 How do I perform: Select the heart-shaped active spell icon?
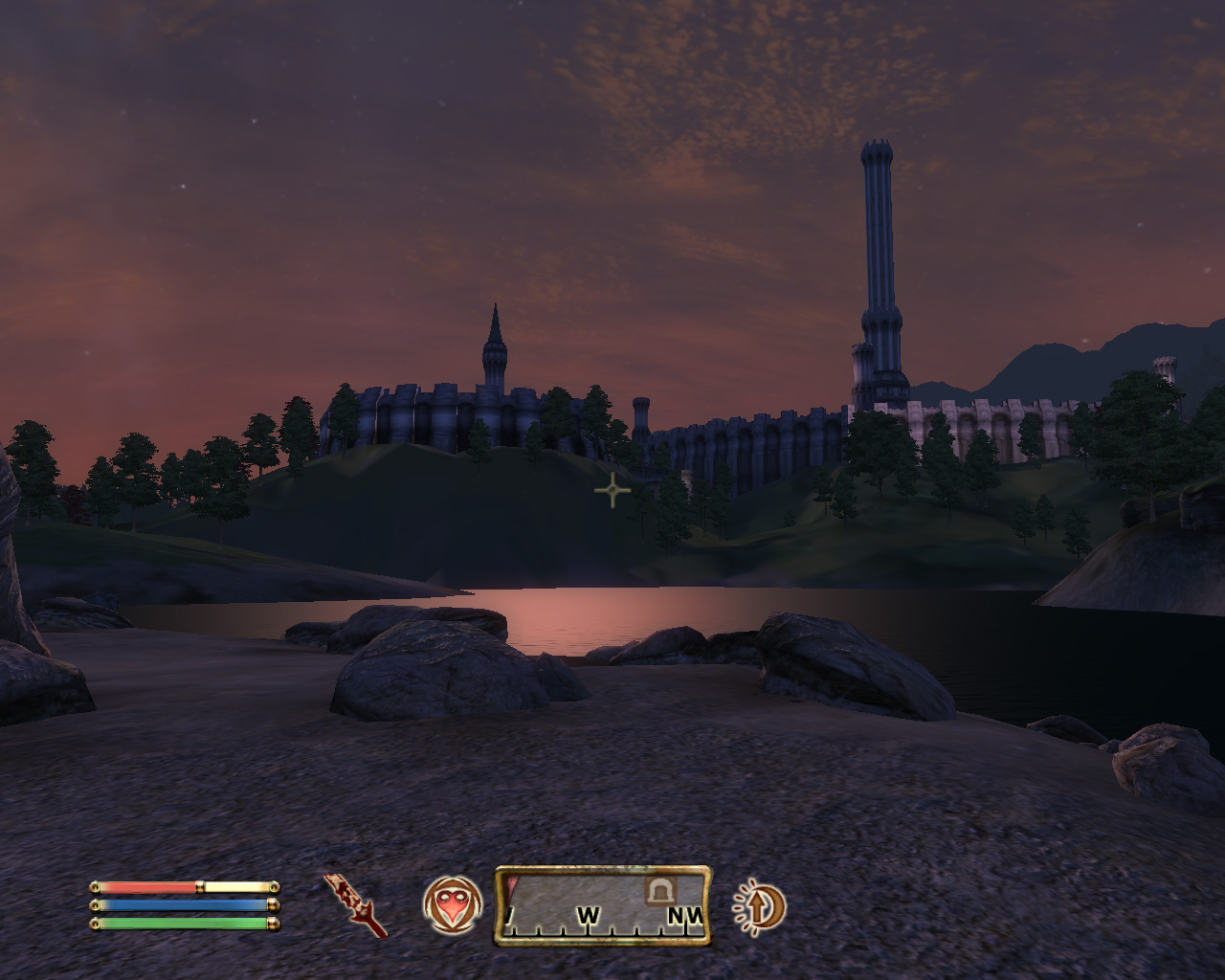(450, 904)
